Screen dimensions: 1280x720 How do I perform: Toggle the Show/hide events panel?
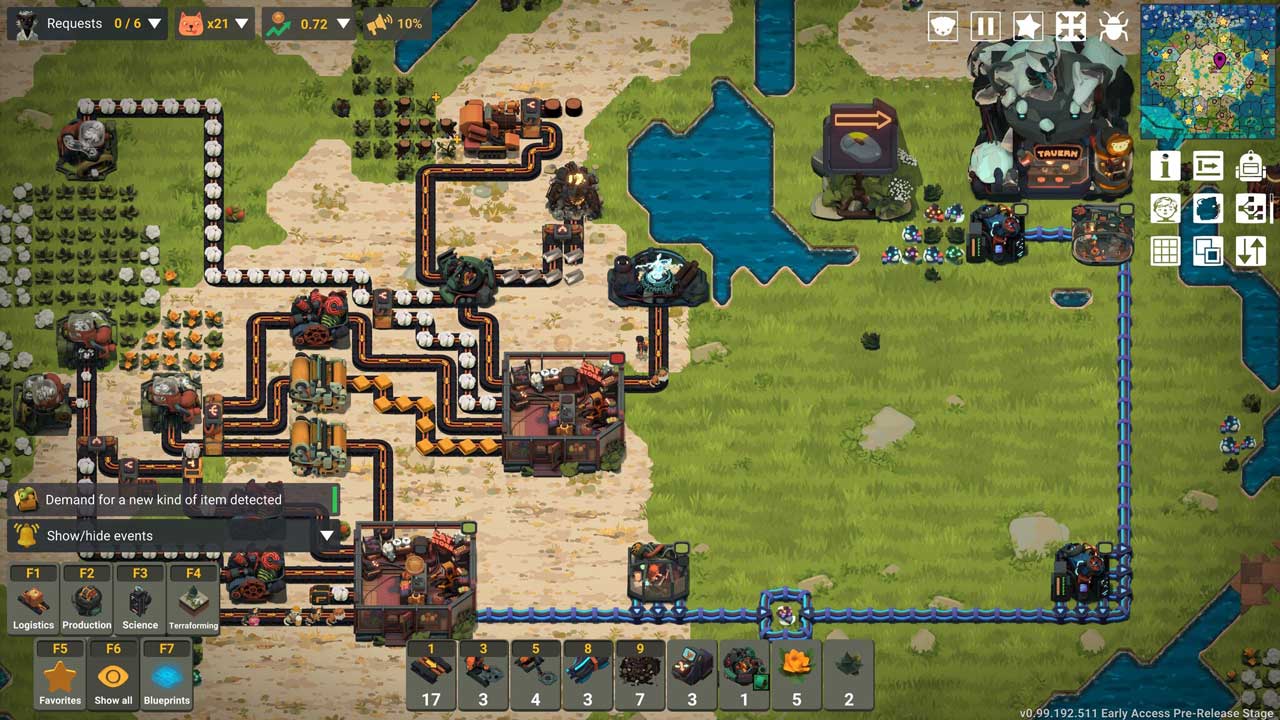coord(170,536)
